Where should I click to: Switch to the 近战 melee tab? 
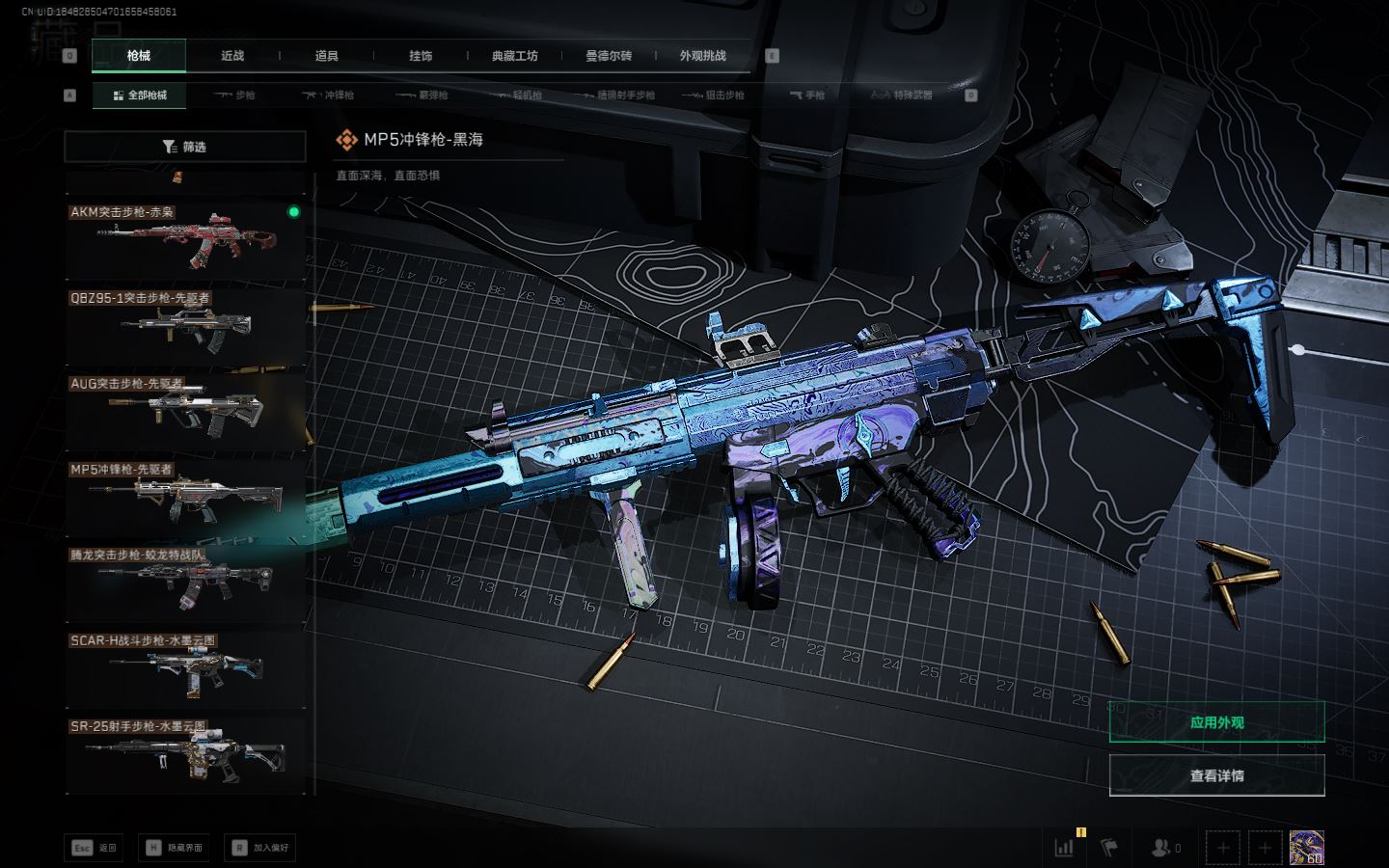[232, 56]
